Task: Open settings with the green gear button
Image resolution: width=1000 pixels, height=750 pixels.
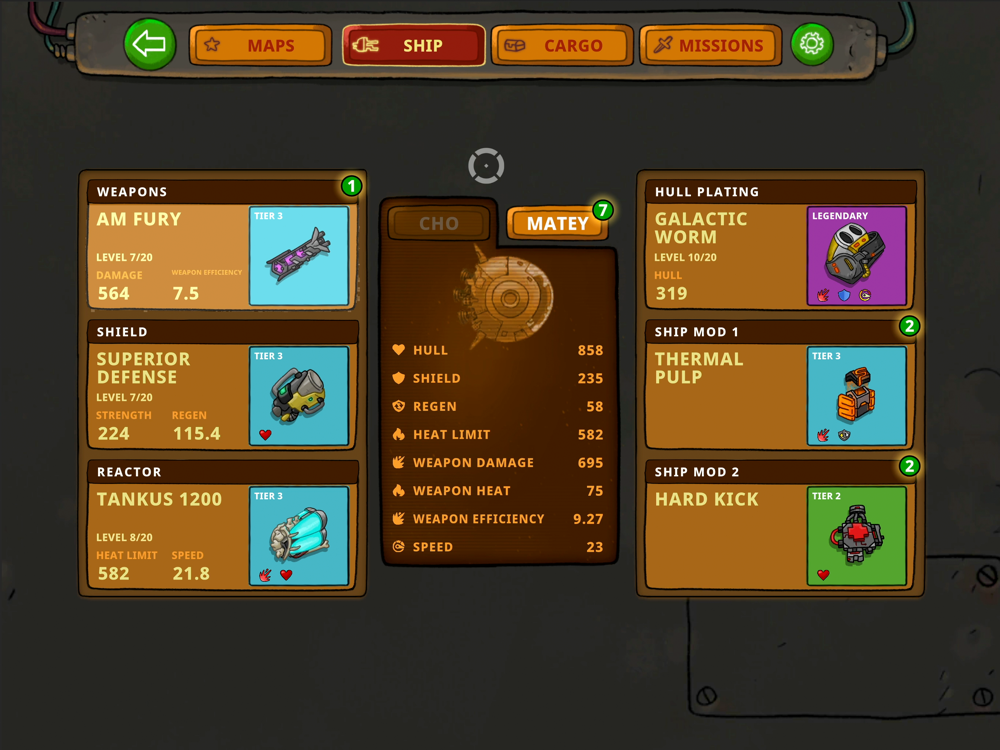Action: [812, 45]
